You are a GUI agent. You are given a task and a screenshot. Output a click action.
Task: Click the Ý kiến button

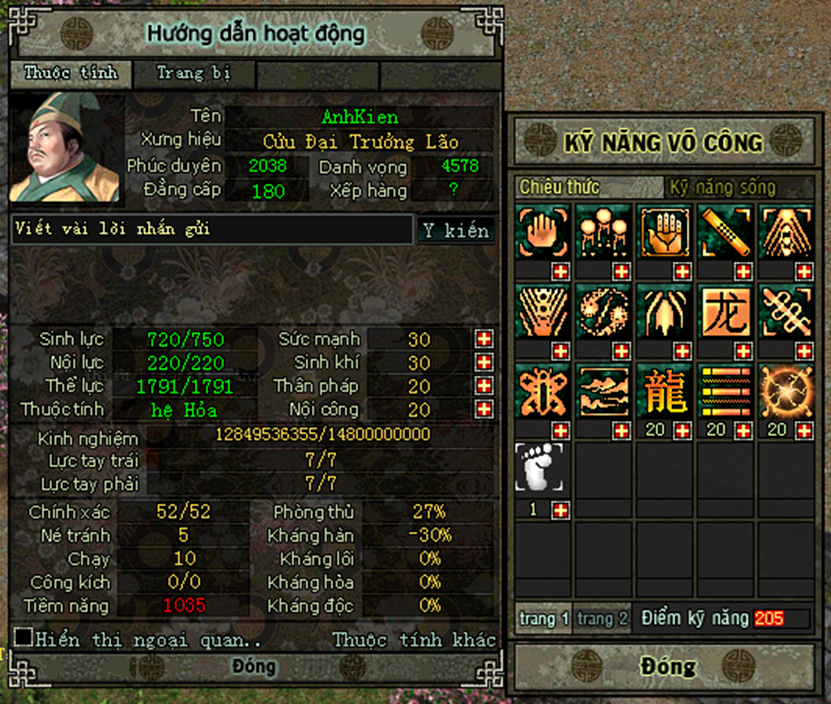pos(455,230)
